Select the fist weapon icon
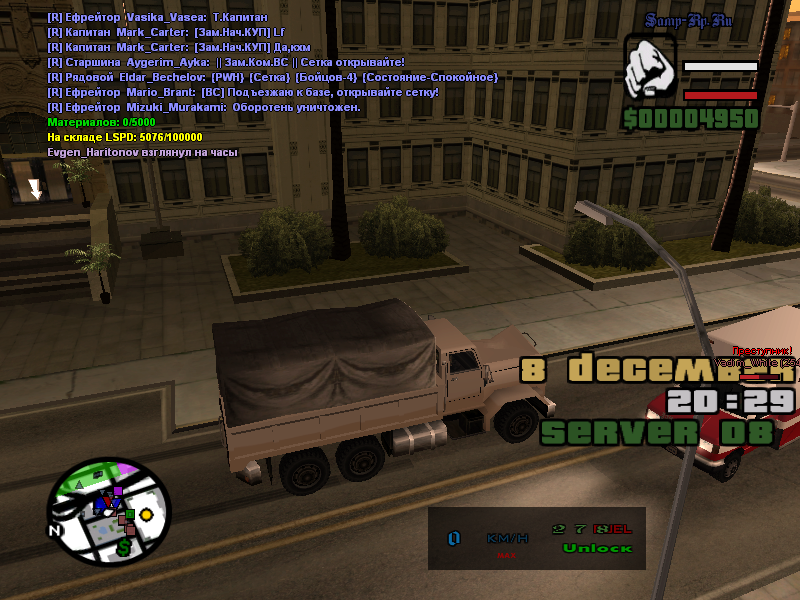The image size is (800, 600). coord(651,72)
